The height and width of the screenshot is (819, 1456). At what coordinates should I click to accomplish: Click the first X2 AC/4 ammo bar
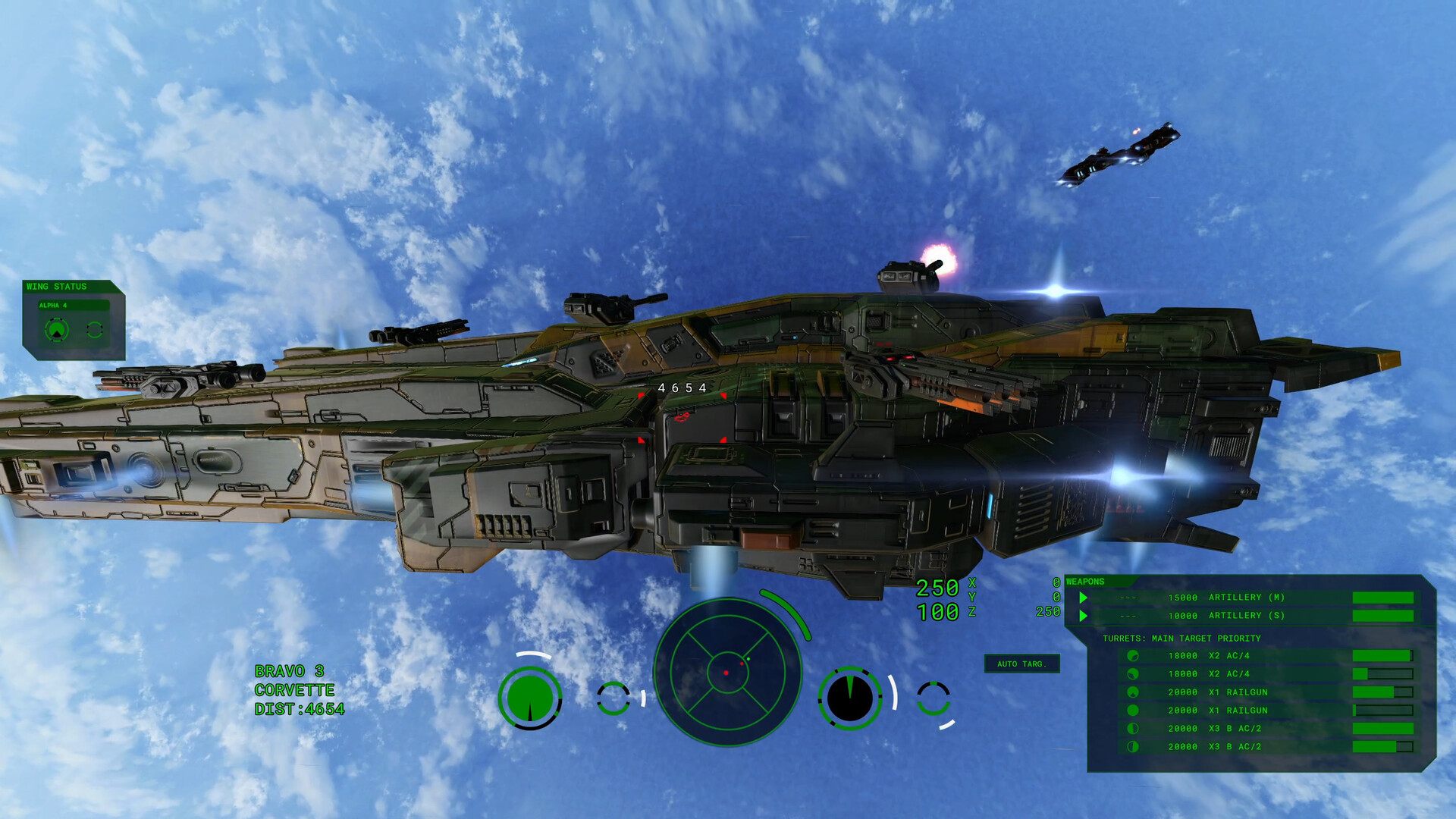[x=1382, y=655]
